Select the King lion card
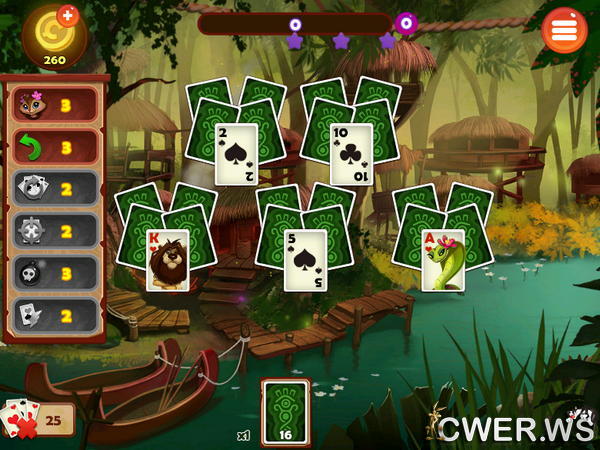 tap(167, 260)
